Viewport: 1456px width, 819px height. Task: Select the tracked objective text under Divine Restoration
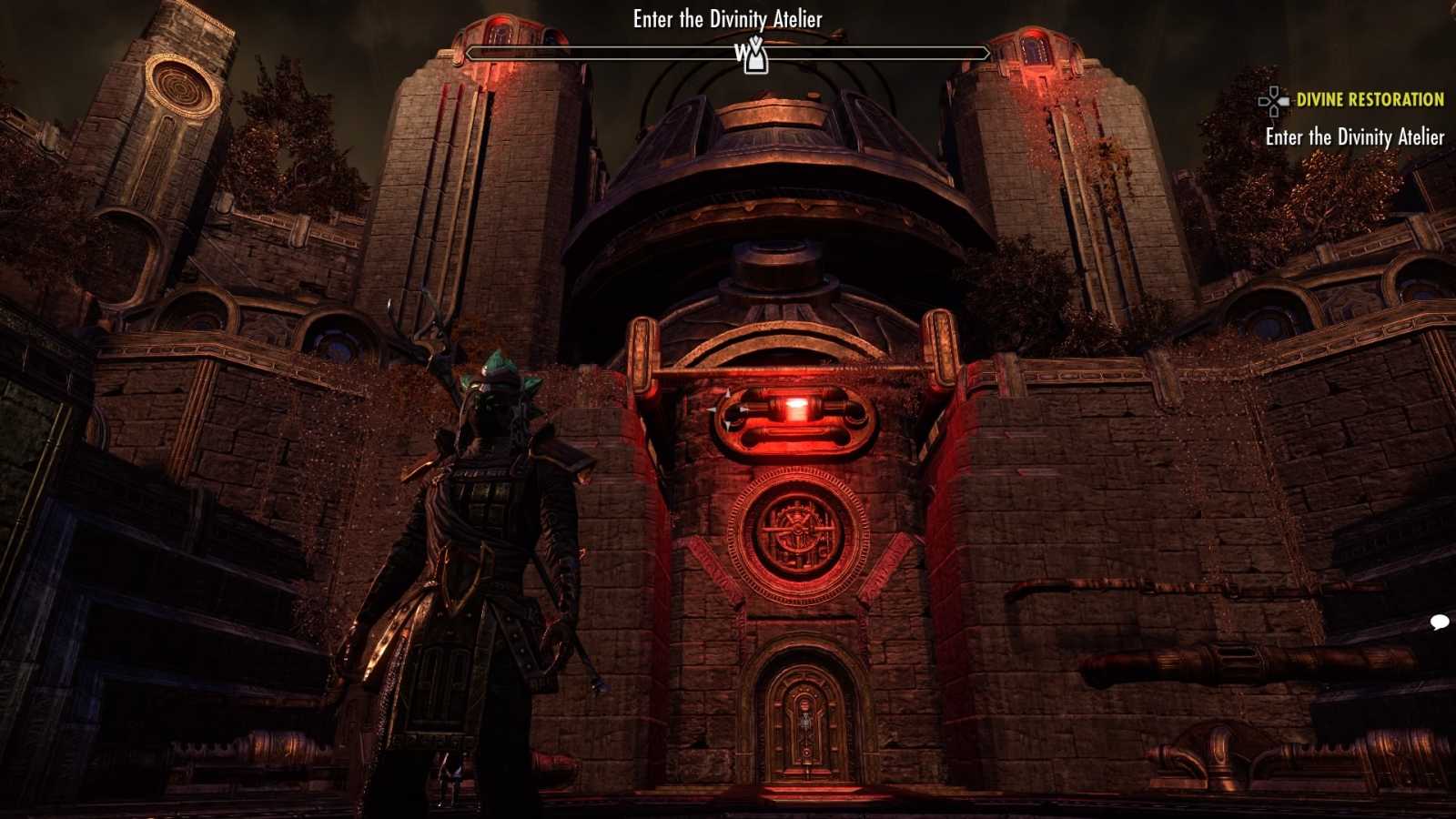pyautogui.click(x=1354, y=137)
